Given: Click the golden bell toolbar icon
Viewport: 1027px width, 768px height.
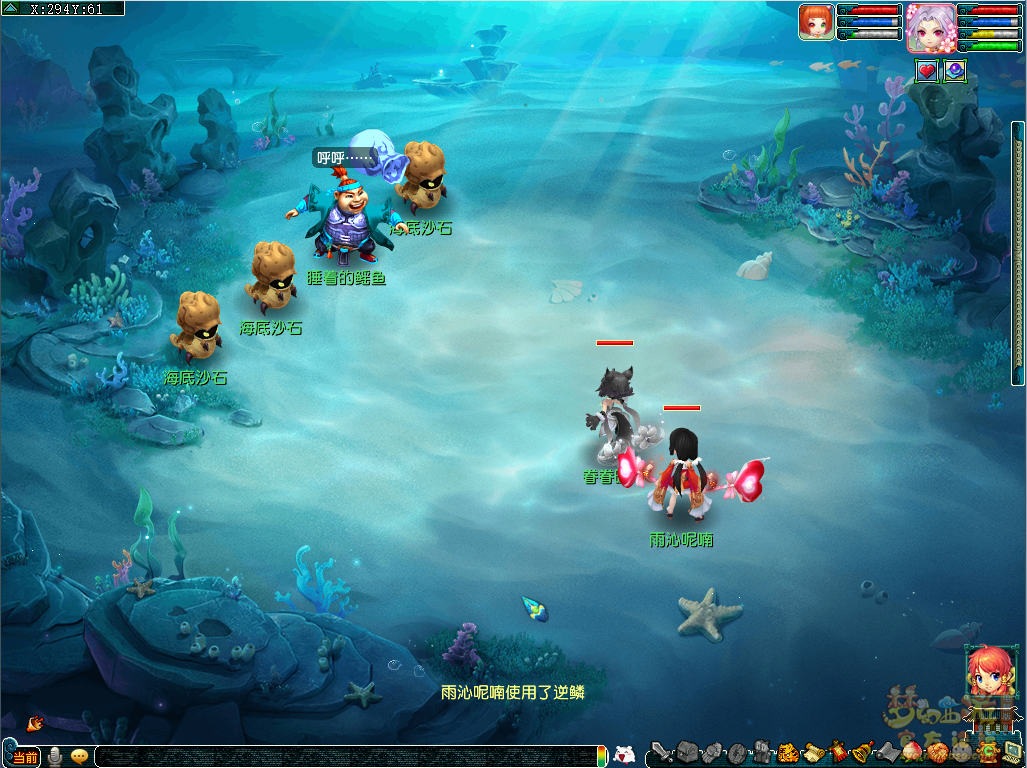Looking at the screenshot, I should coord(863,752).
